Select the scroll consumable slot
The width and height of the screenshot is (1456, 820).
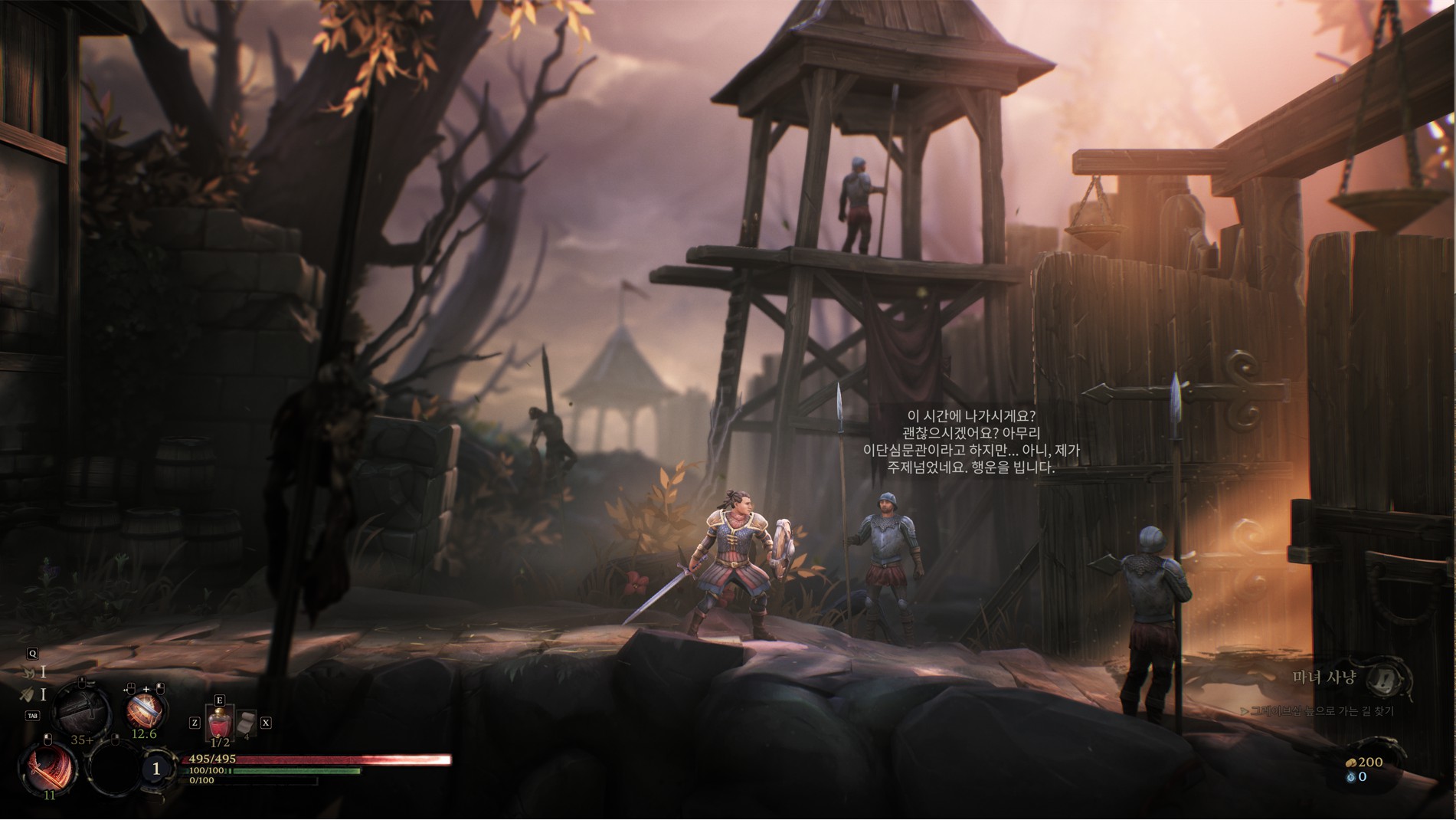tap(247, 723)
